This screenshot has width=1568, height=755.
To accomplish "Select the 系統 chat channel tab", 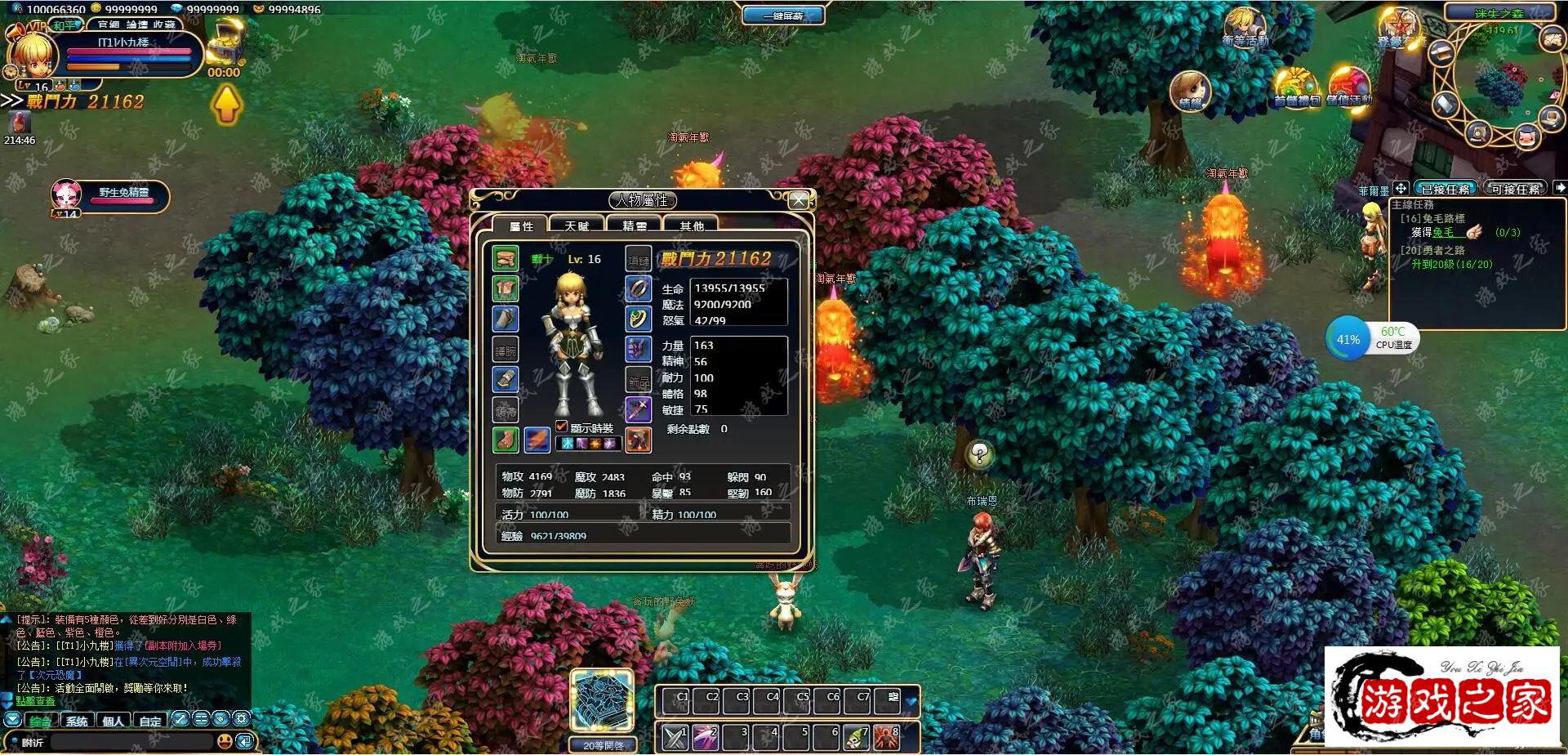I will coord(77,721).
